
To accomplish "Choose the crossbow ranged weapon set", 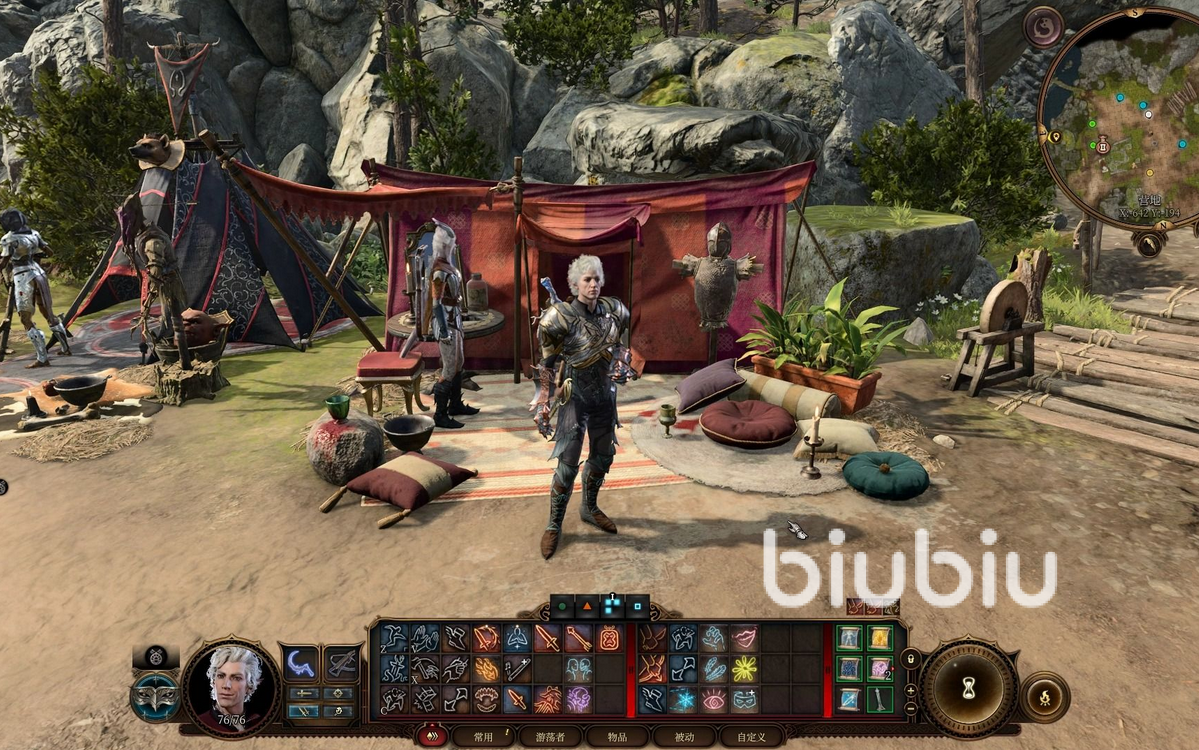I will [342, 662].
